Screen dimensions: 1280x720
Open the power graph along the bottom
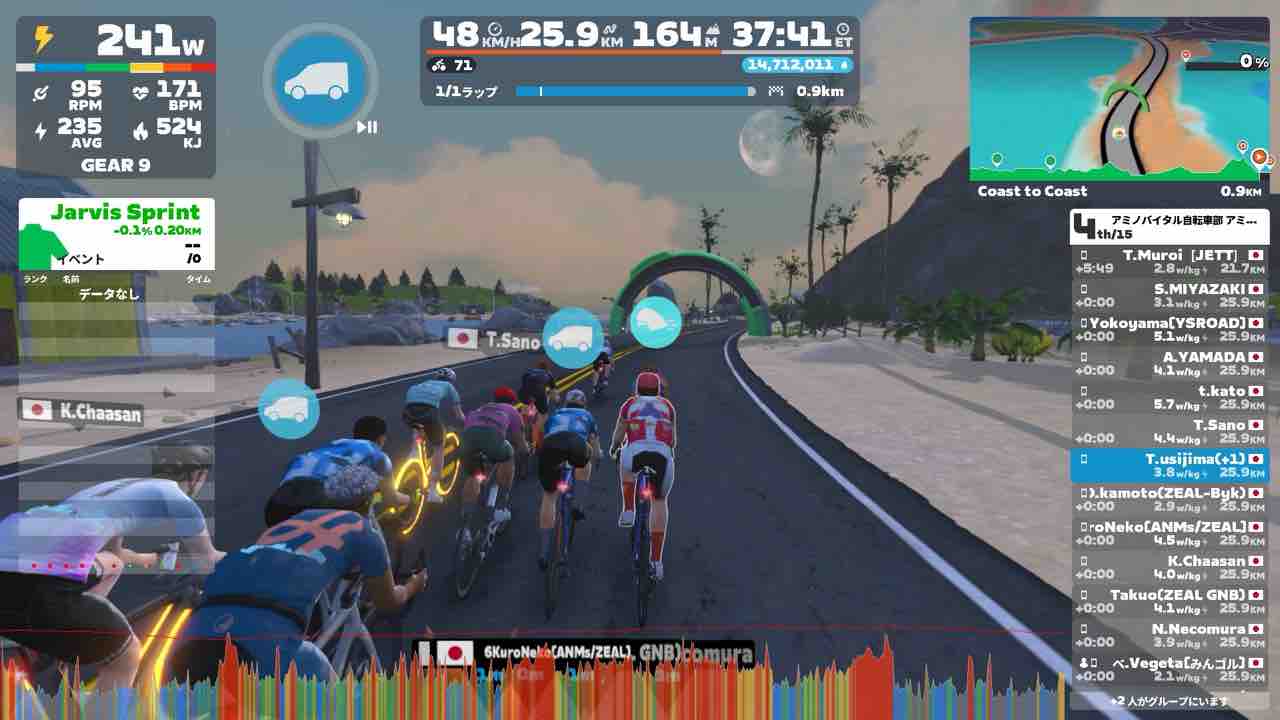[x=640, y=682]
